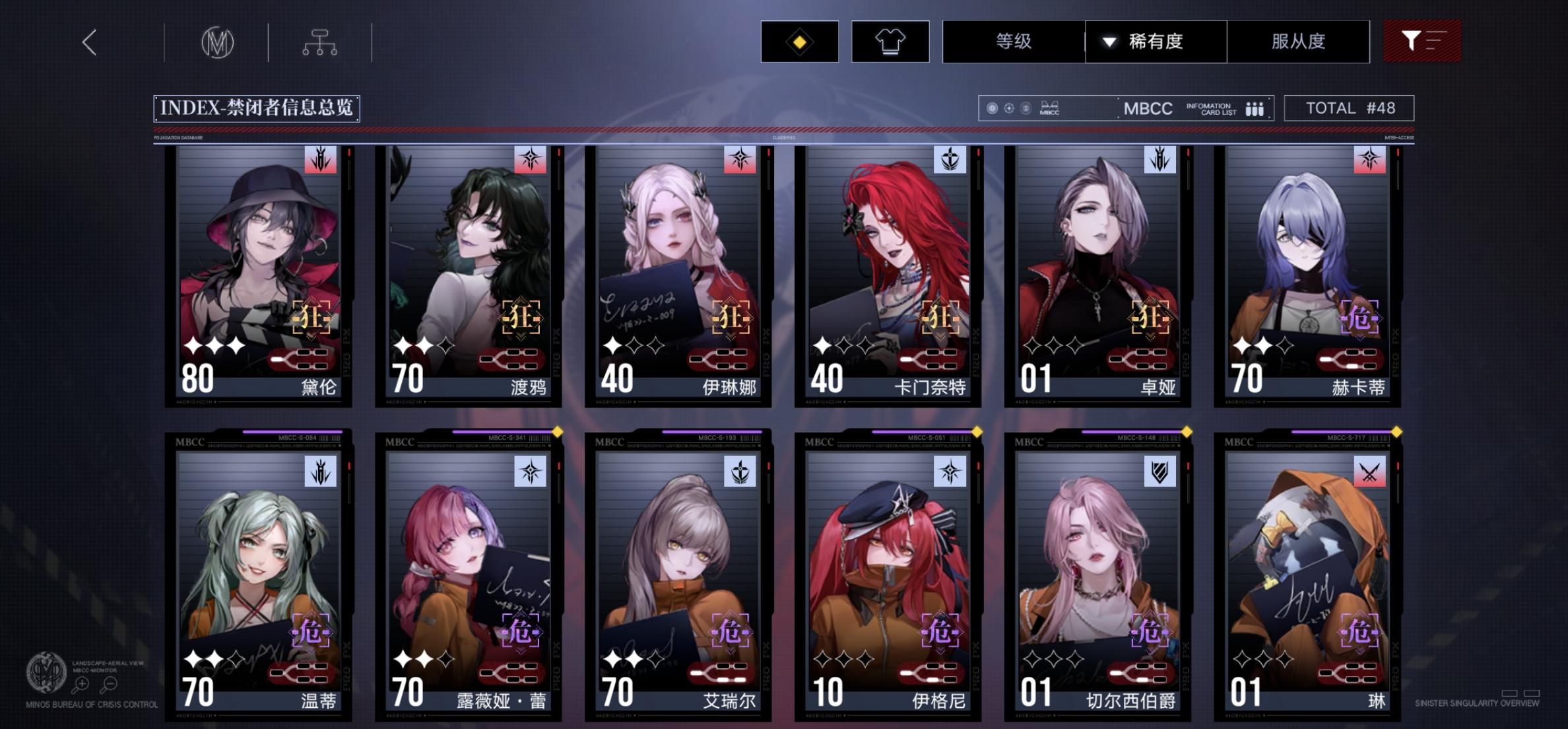Switch to the 服从度 sorting tab
The image size is (1568, 729).
1297,42
